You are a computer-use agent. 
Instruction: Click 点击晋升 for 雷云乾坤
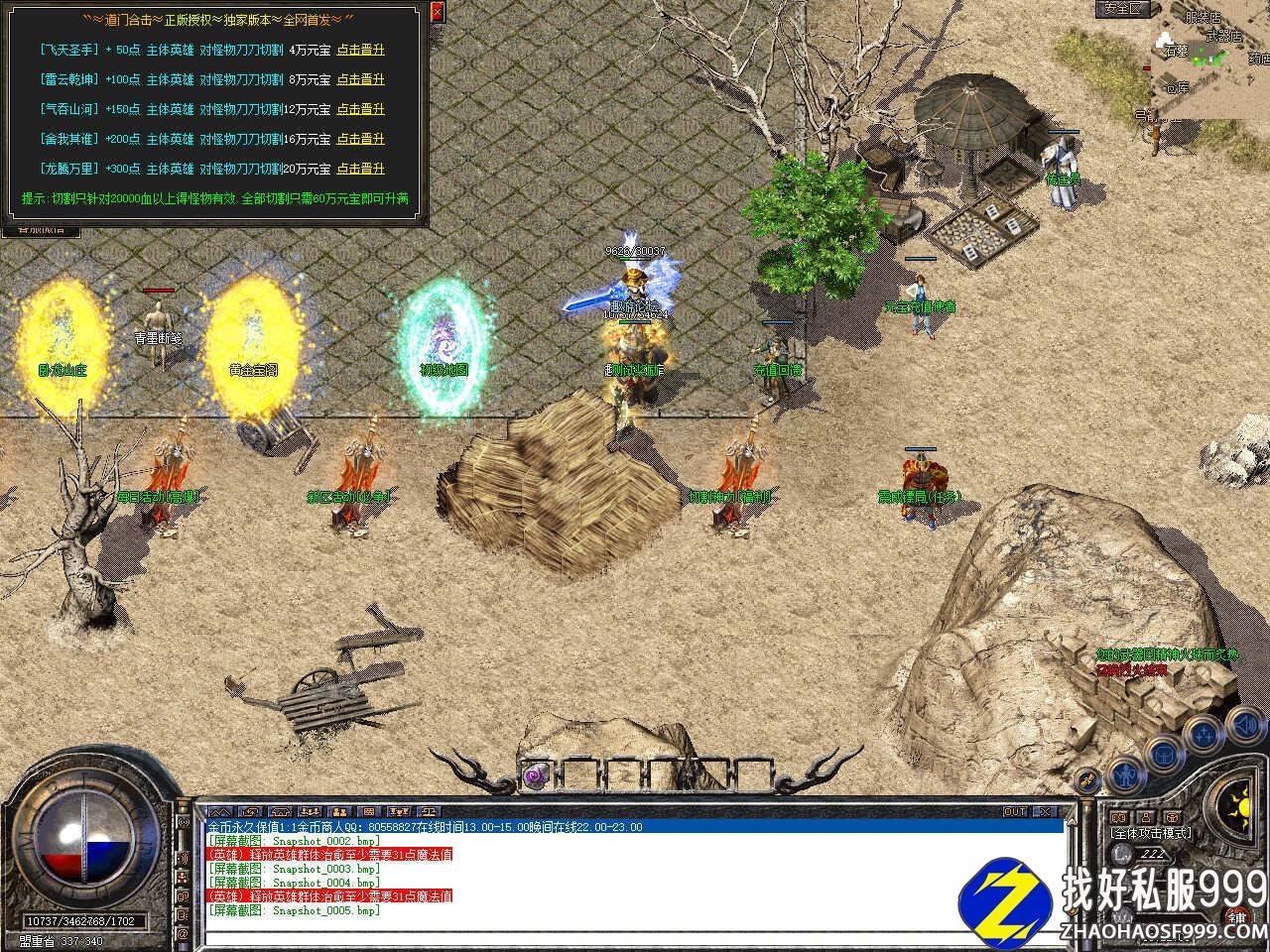[x=360, y=79]
